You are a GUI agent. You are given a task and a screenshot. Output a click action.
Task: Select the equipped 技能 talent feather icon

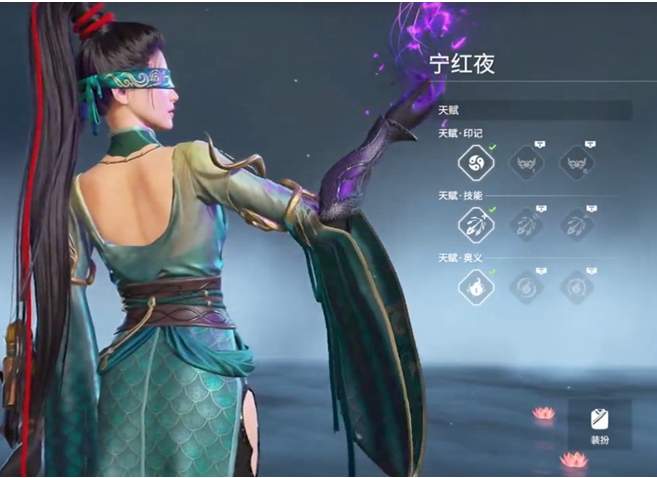[x=474, y=225]
